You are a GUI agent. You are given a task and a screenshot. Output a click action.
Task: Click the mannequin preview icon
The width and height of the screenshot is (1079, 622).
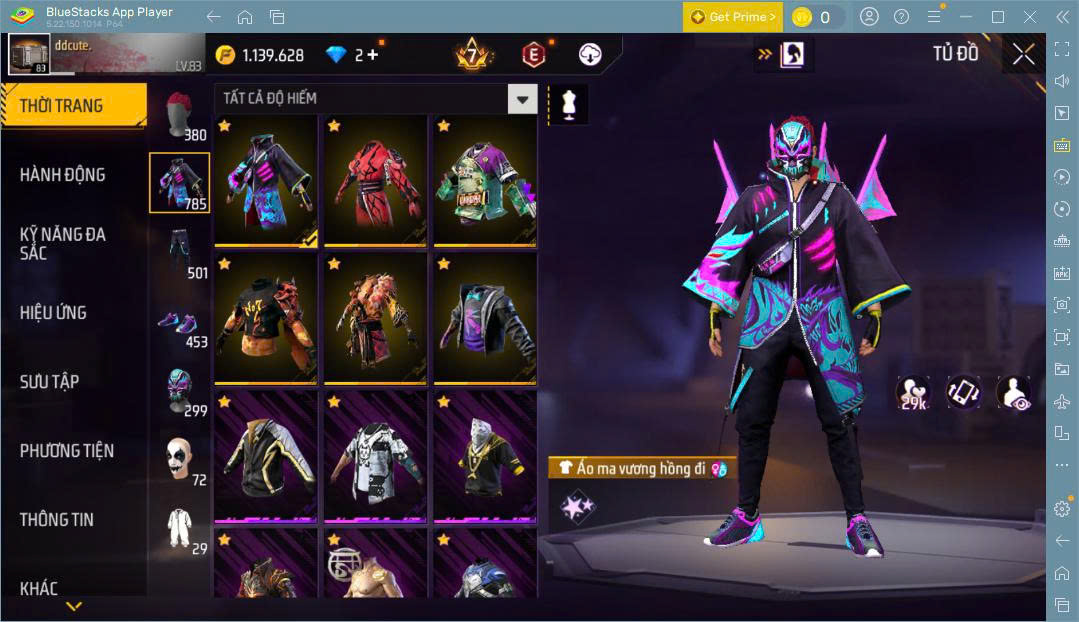click(569, 104)
